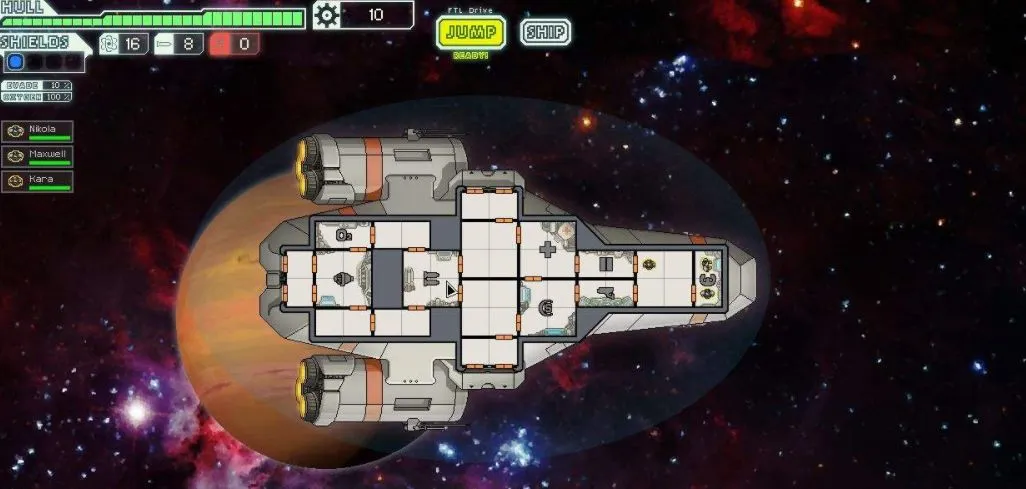Choose Kara from the crew list
The image size is (1026, 489).
(38, 181)
